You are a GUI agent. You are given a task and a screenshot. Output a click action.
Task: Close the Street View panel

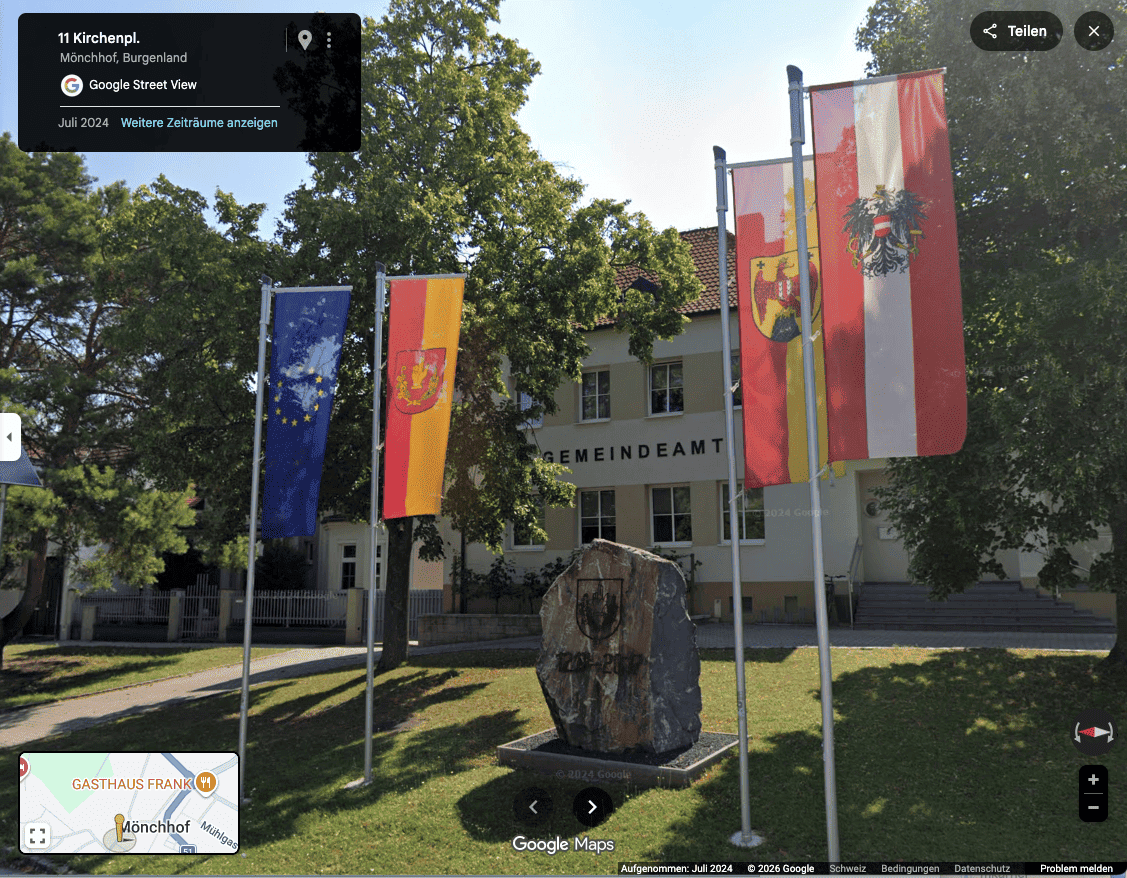[x=1093, y=31]
